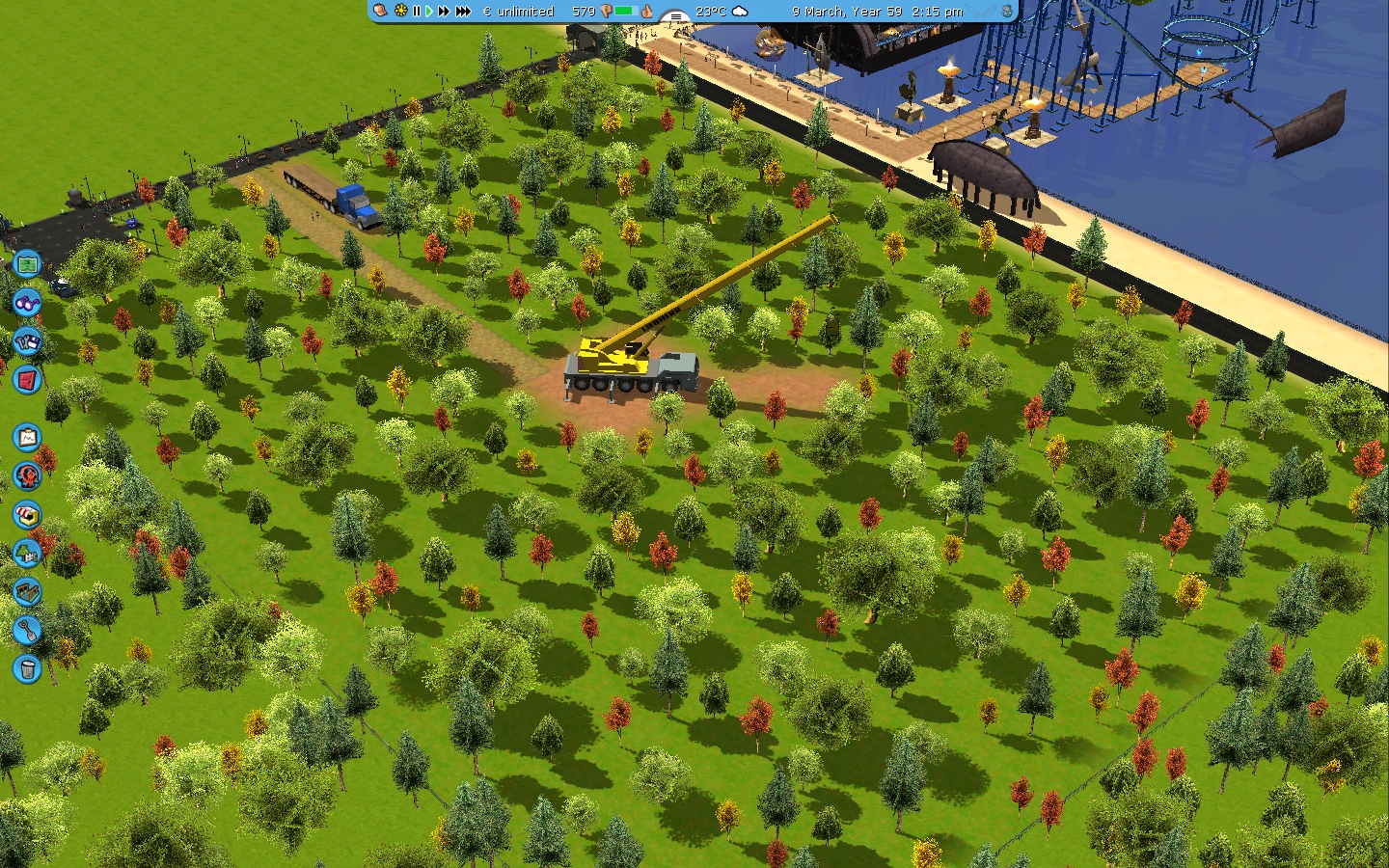Open the binoculars view options

[x=27, y=302]
